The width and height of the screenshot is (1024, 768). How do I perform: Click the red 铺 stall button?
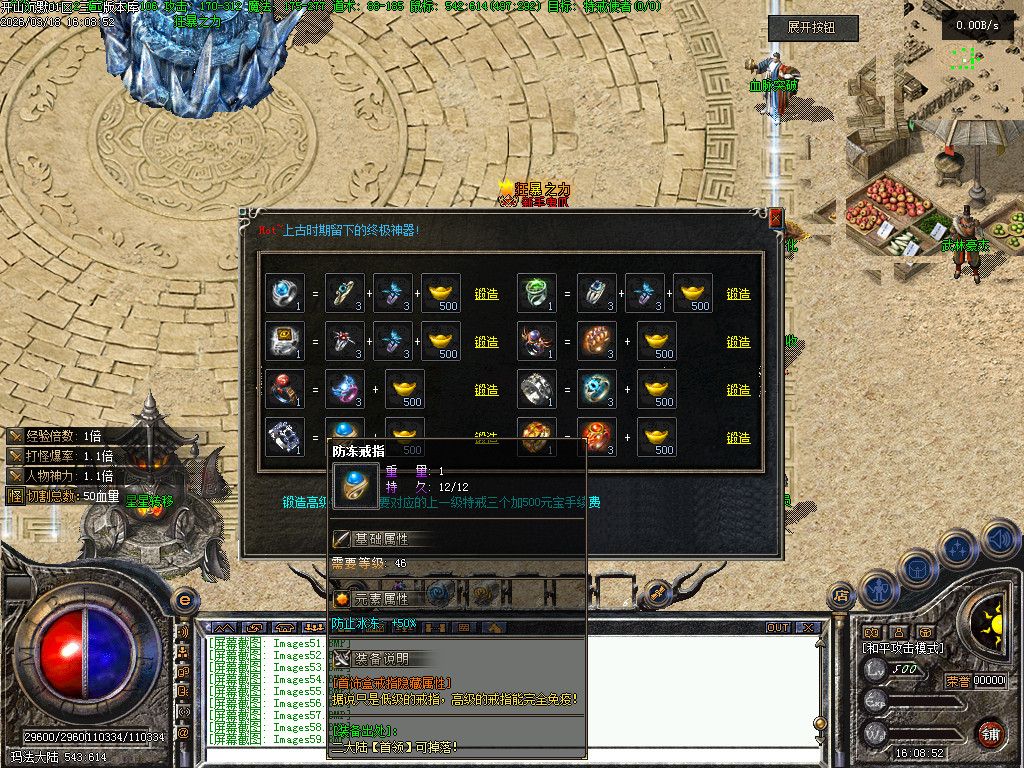click(x=990, y=732)
